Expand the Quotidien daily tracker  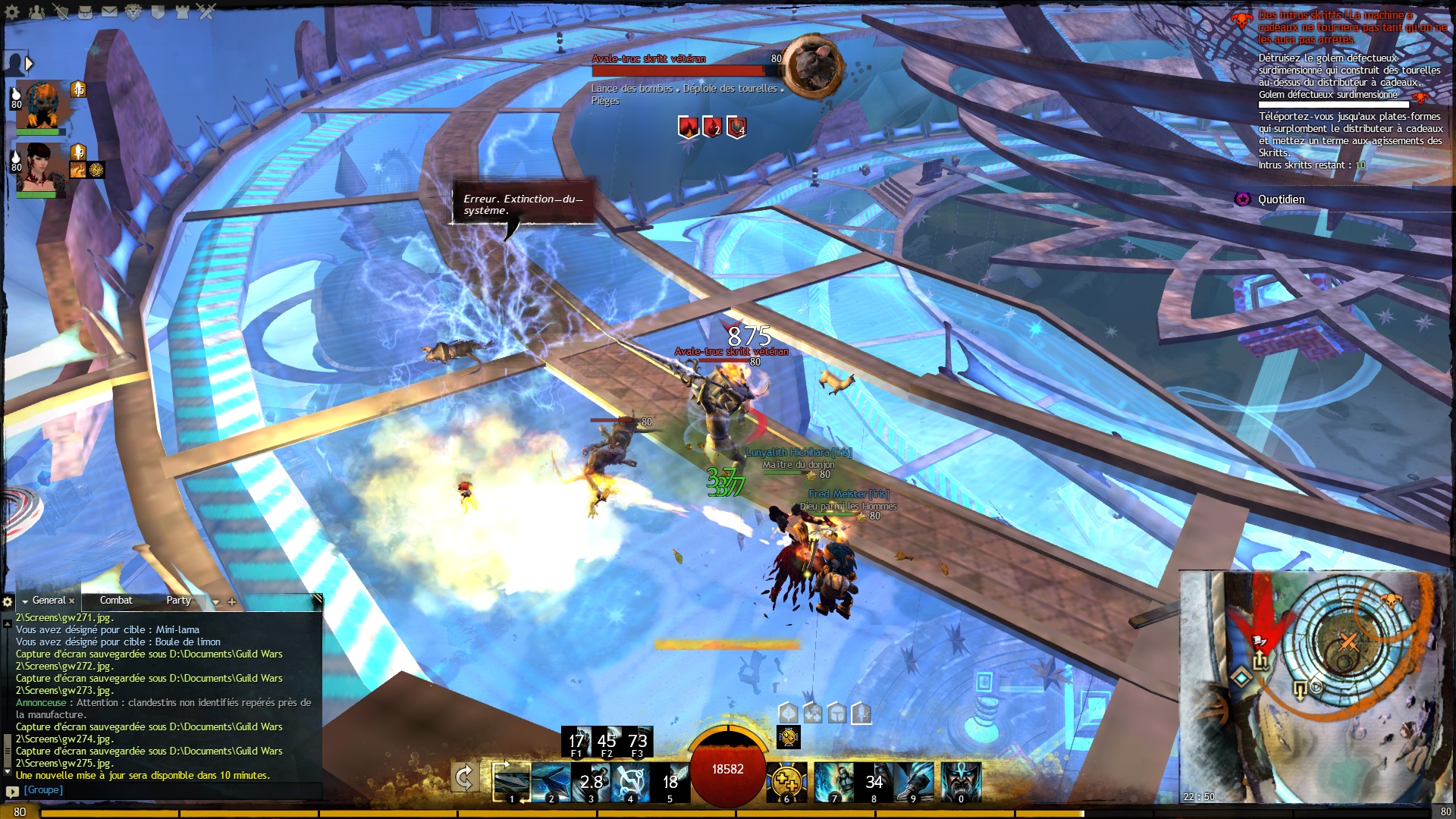click(x=1281, y=199)
